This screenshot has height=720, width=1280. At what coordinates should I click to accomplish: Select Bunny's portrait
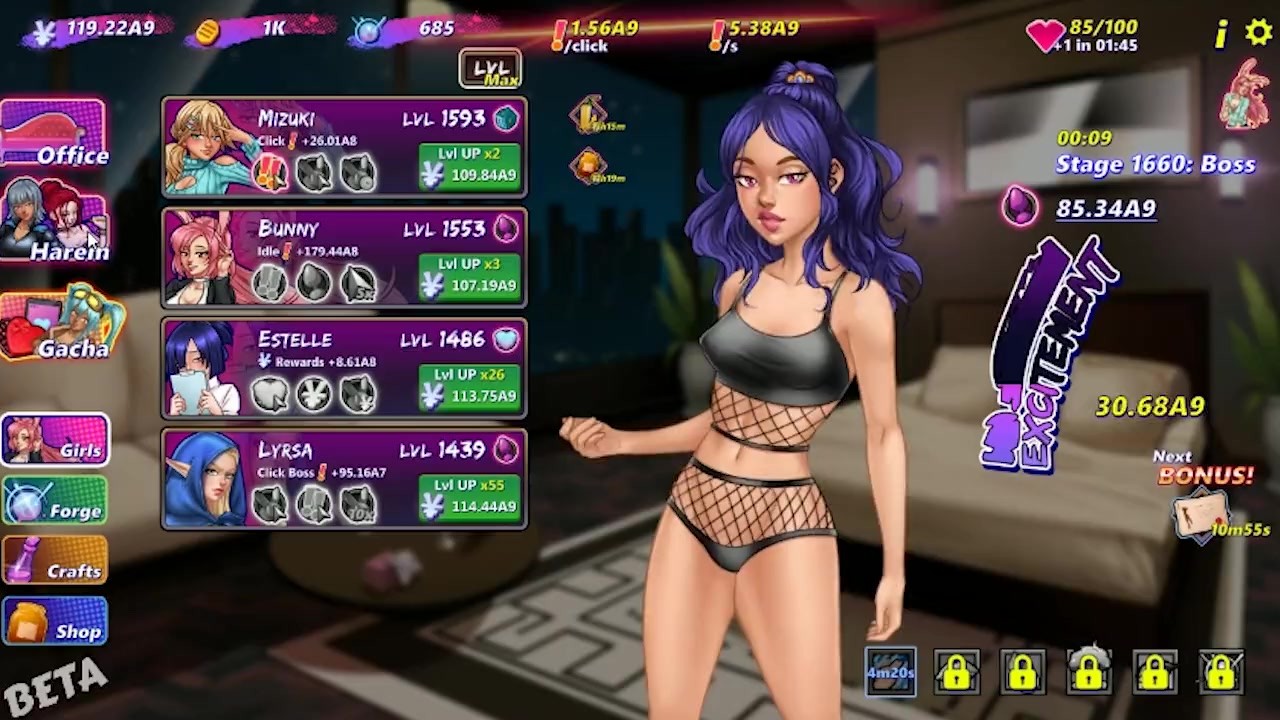pyautogui.click(x=205, y=257)
